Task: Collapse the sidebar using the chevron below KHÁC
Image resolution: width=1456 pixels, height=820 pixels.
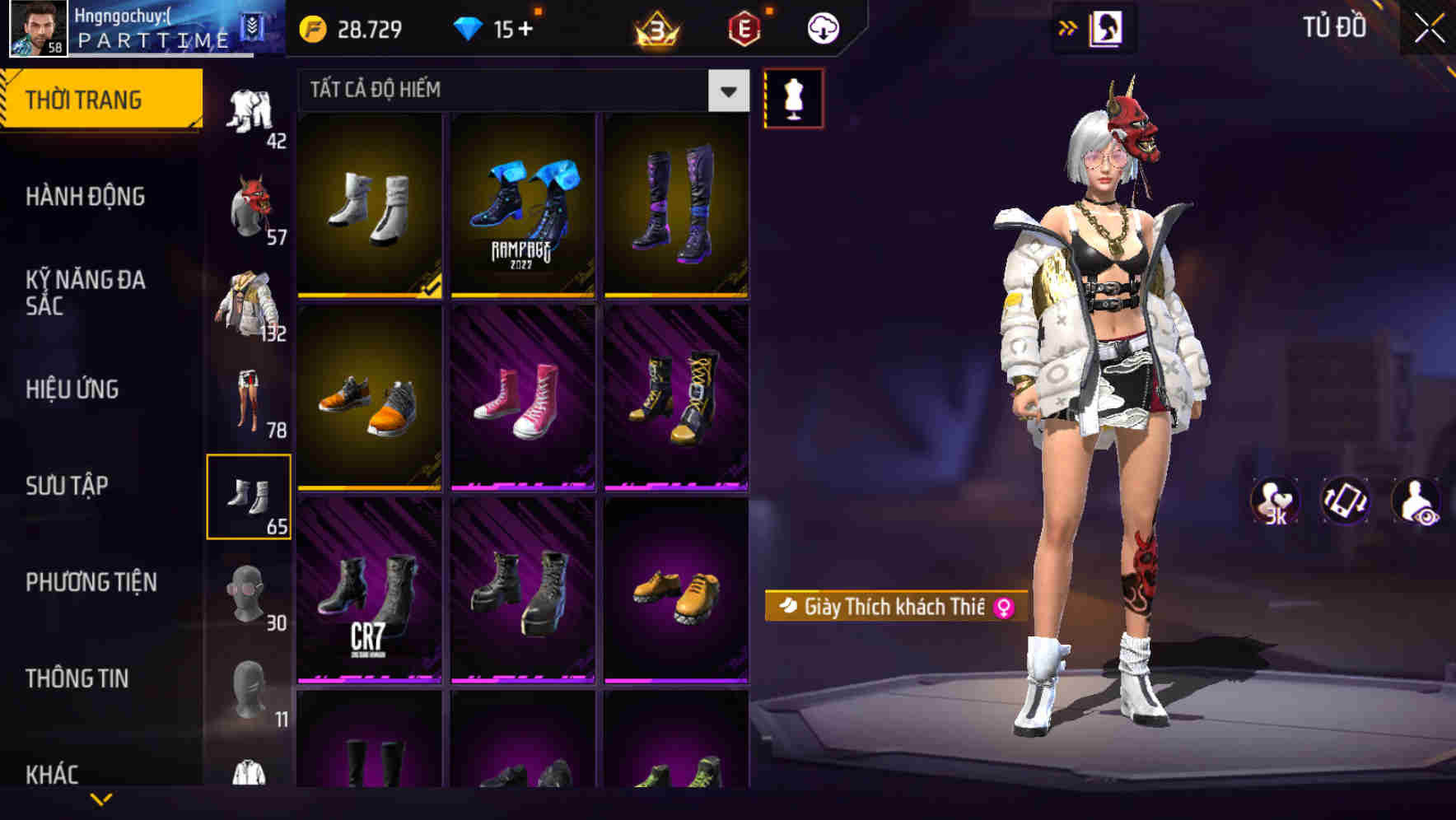Action: pos(102,799)
